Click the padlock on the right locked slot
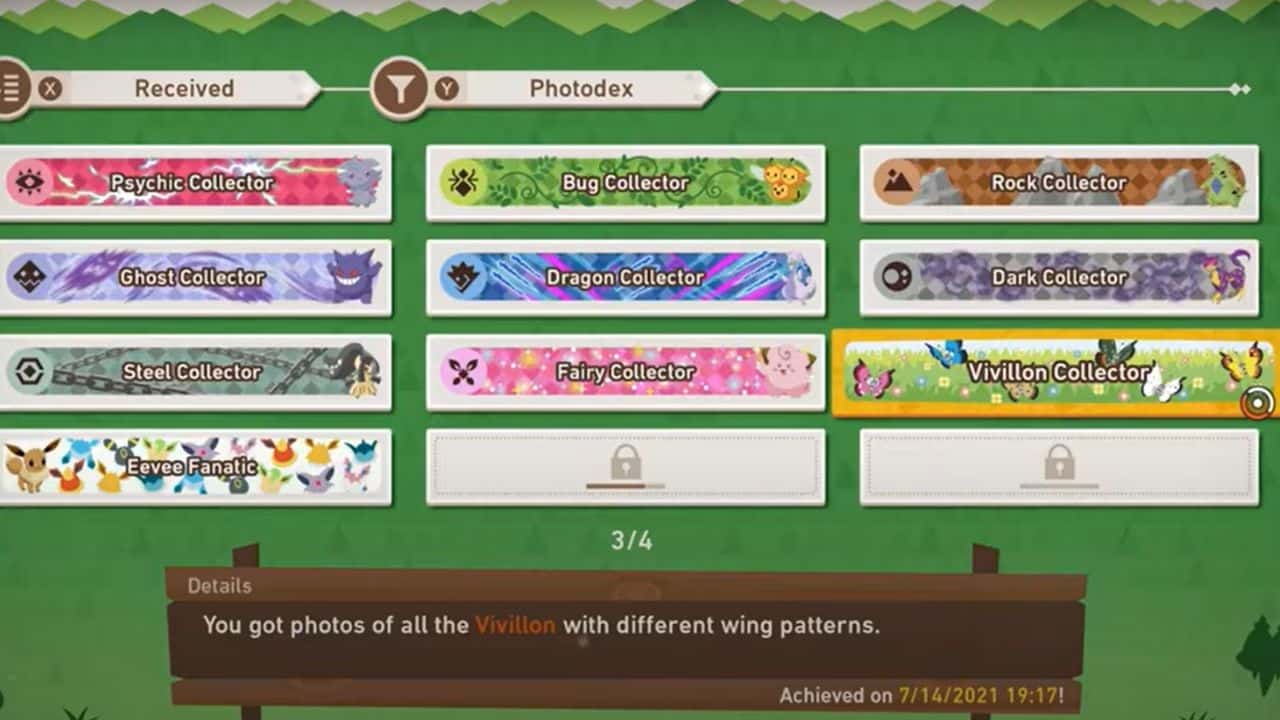The width and height of the screenshot is (1280, 720). click(1060, 462)
